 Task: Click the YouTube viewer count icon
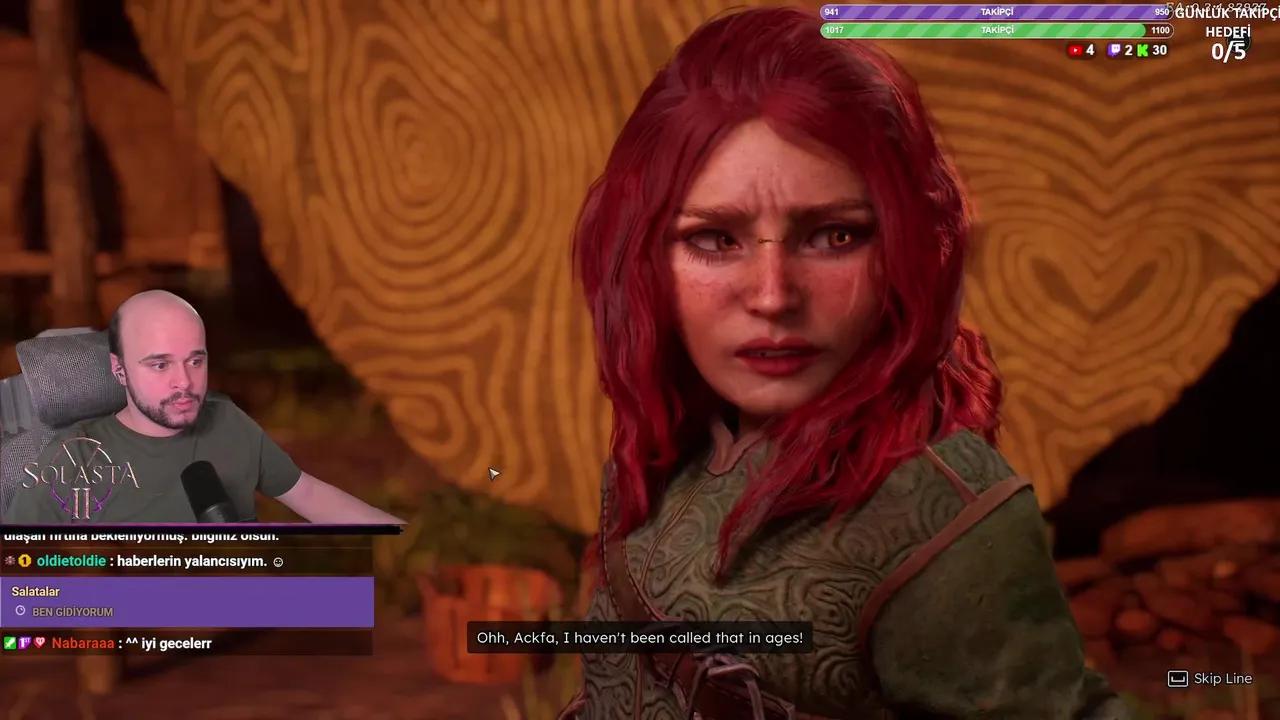point(1075,50)
